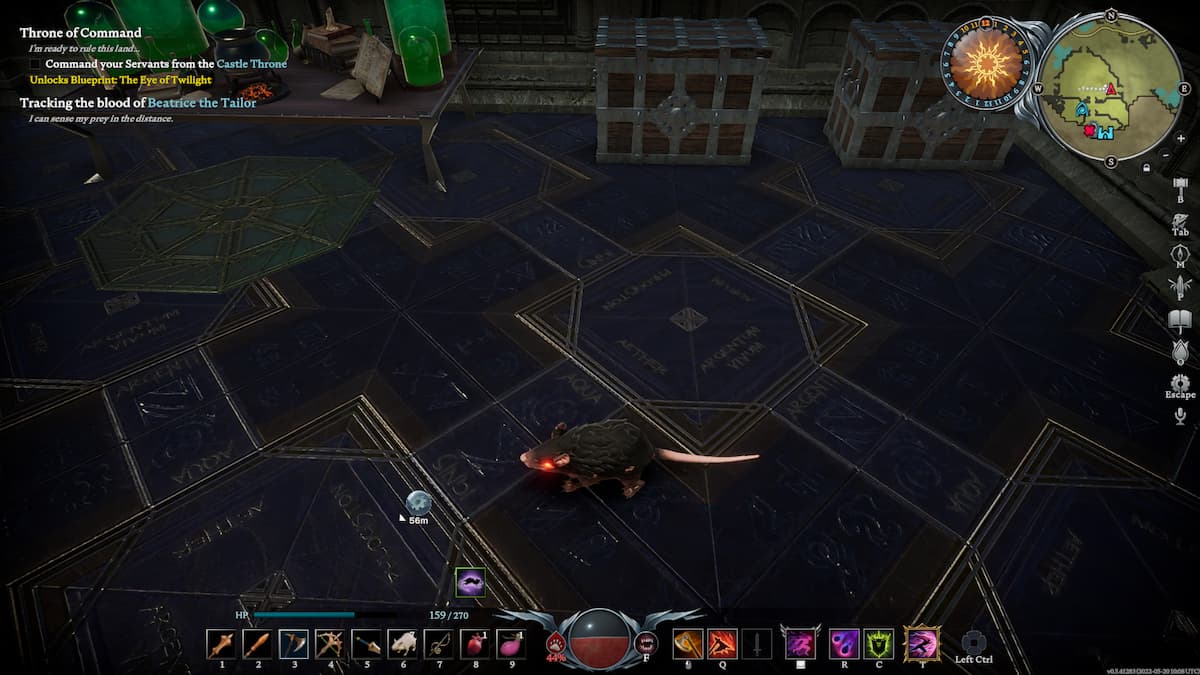
Task: Activate the gold-framed T ultimate ability
Action: pos(921,643)
